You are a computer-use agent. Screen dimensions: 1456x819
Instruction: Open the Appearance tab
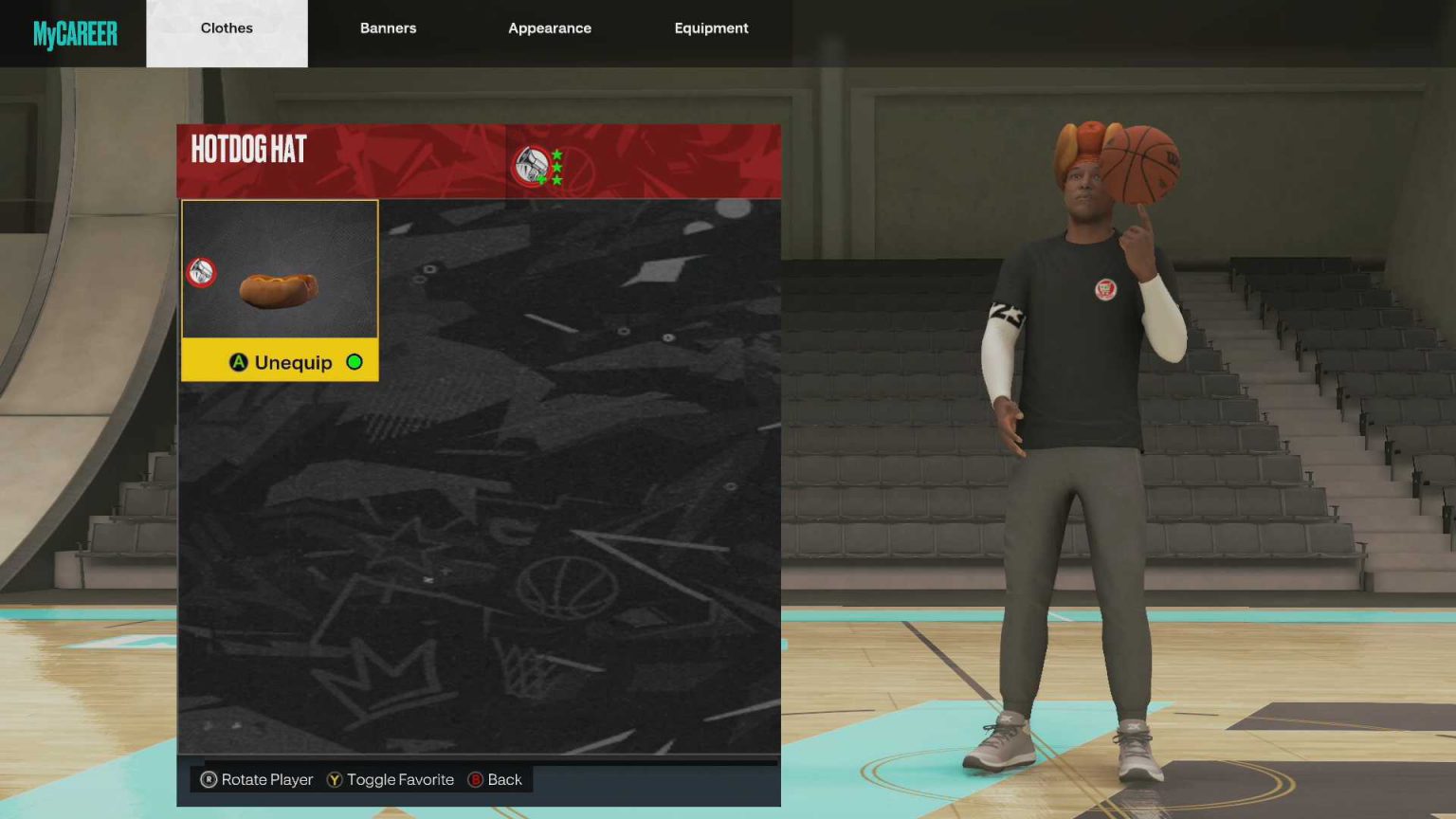coord(550,28)
